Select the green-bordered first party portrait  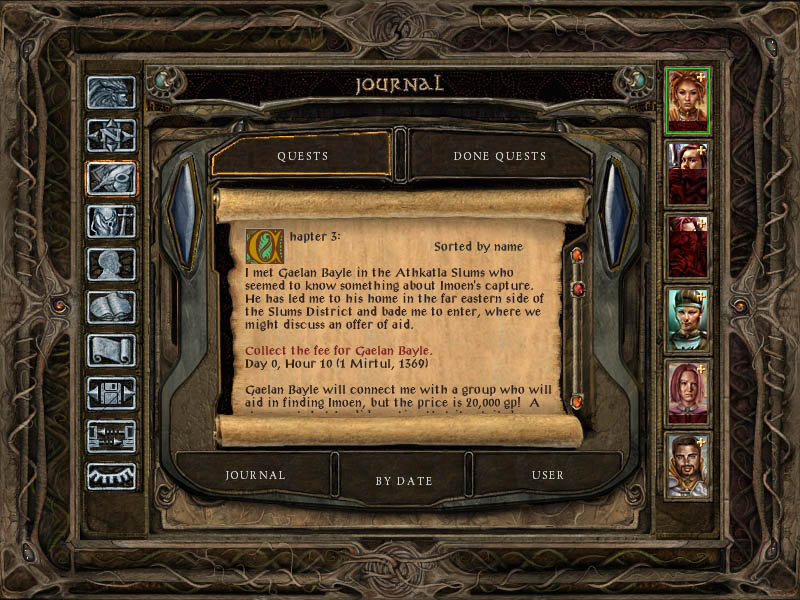pos(688,100)
